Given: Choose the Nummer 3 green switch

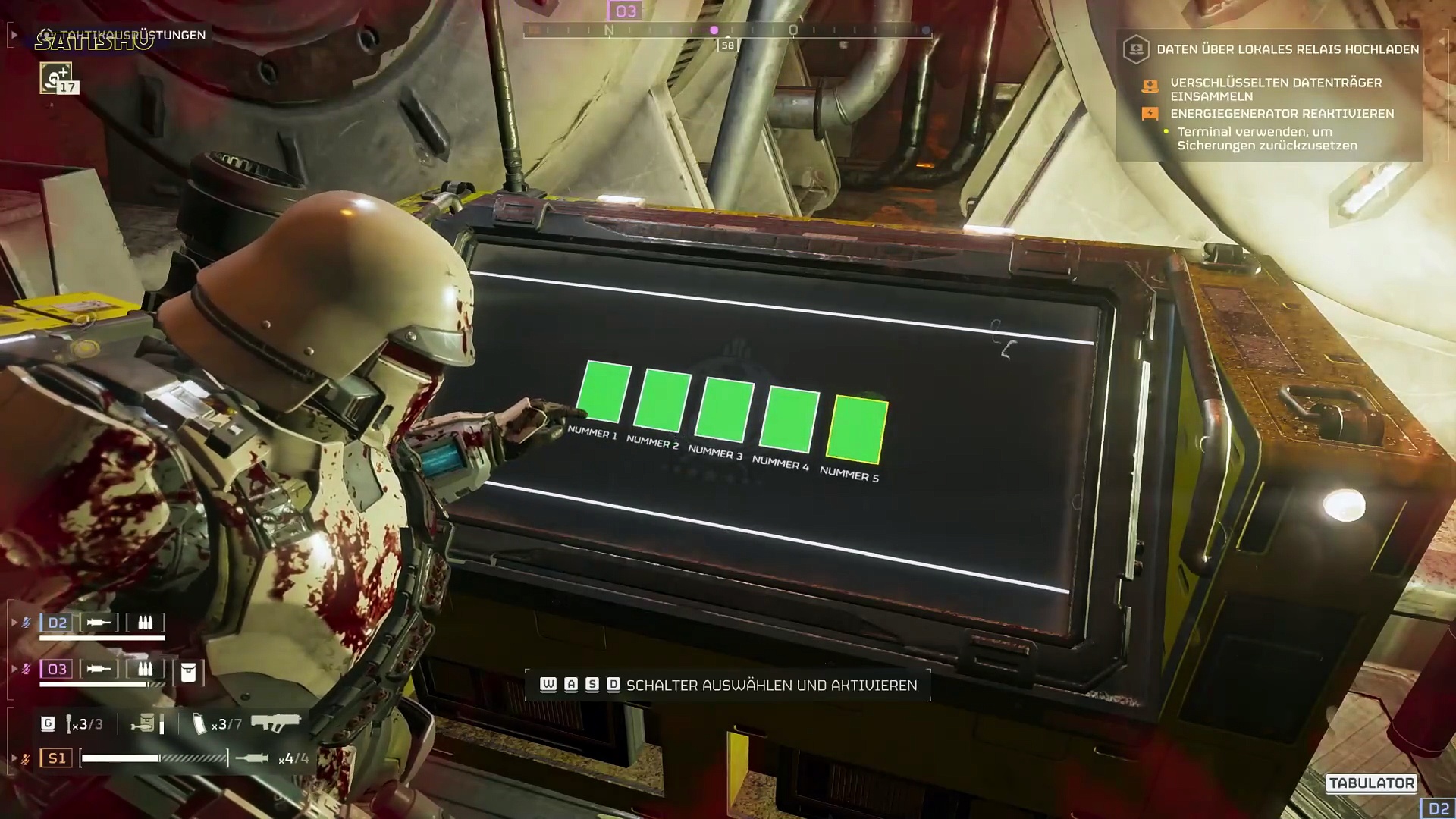Looking at the screenshot, I should pyautogui.click(x=725, y=411).
